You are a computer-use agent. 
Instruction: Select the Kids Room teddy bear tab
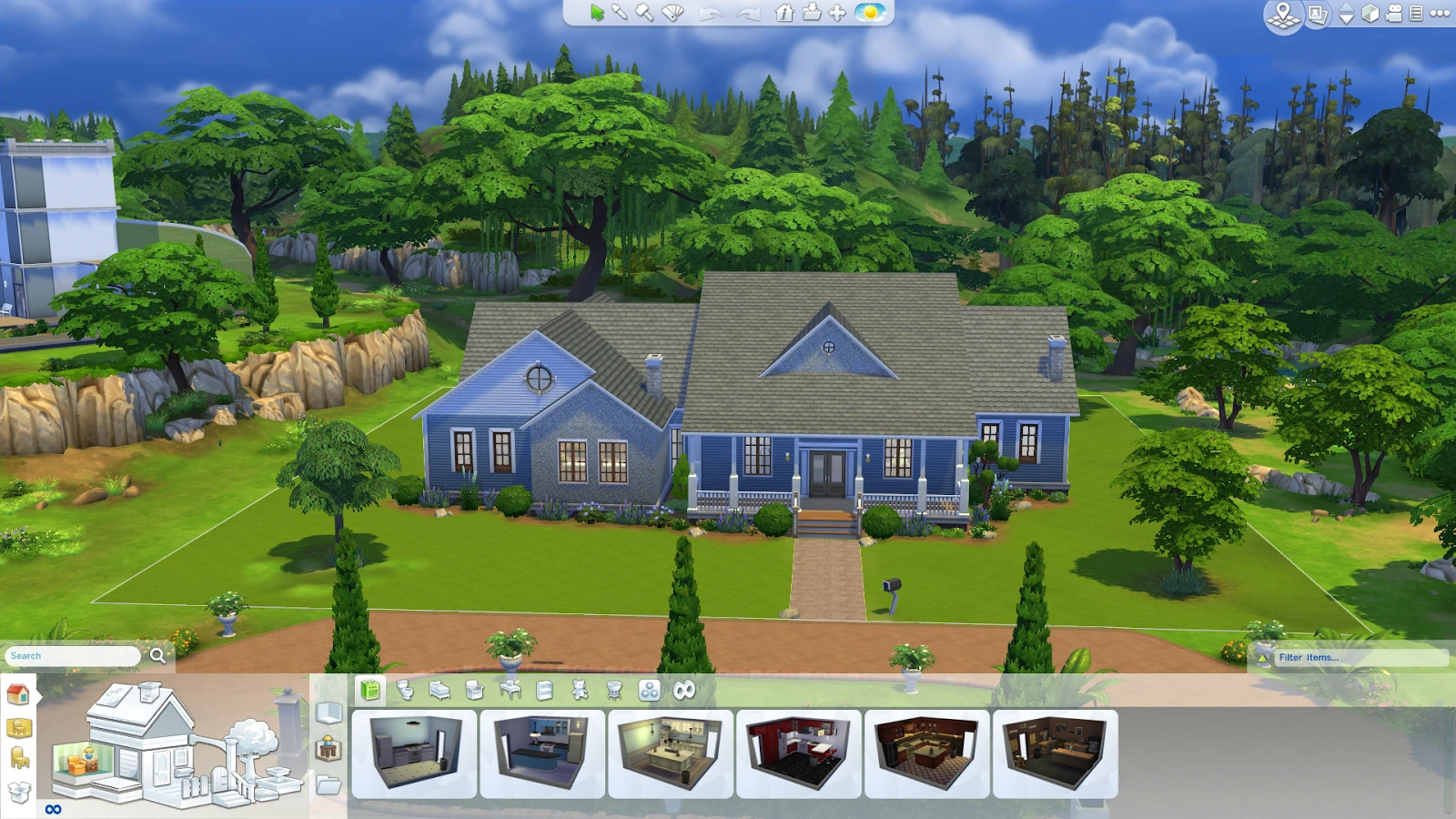pos(580,691)
